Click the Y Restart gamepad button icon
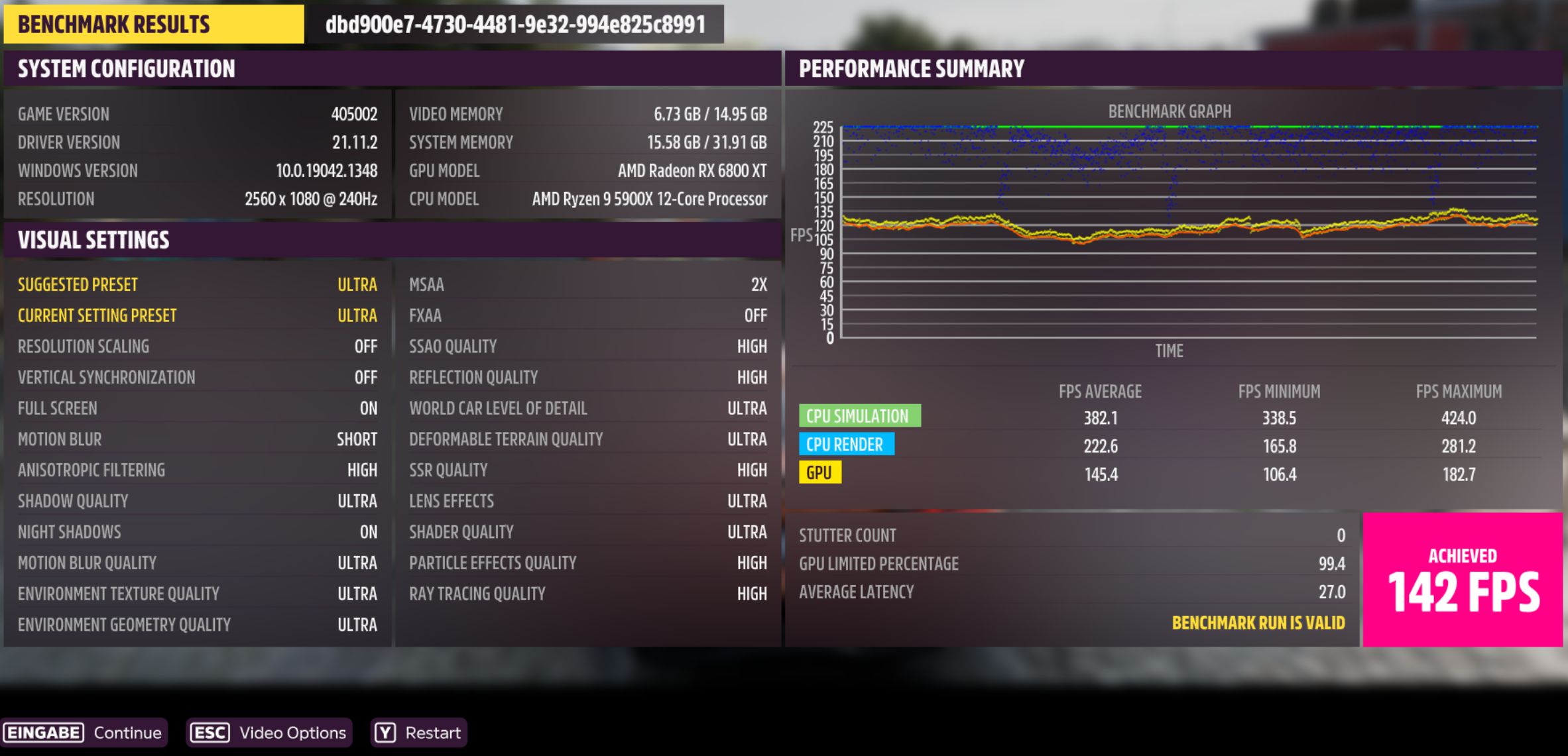Screen dimensions: 1568x756 (385, 733)
